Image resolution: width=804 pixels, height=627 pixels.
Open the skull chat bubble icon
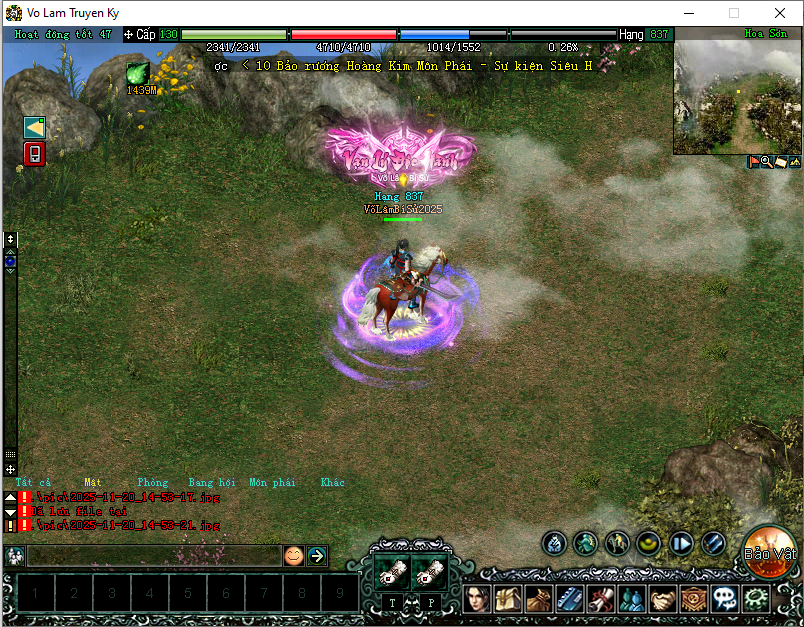pos(725,598)
